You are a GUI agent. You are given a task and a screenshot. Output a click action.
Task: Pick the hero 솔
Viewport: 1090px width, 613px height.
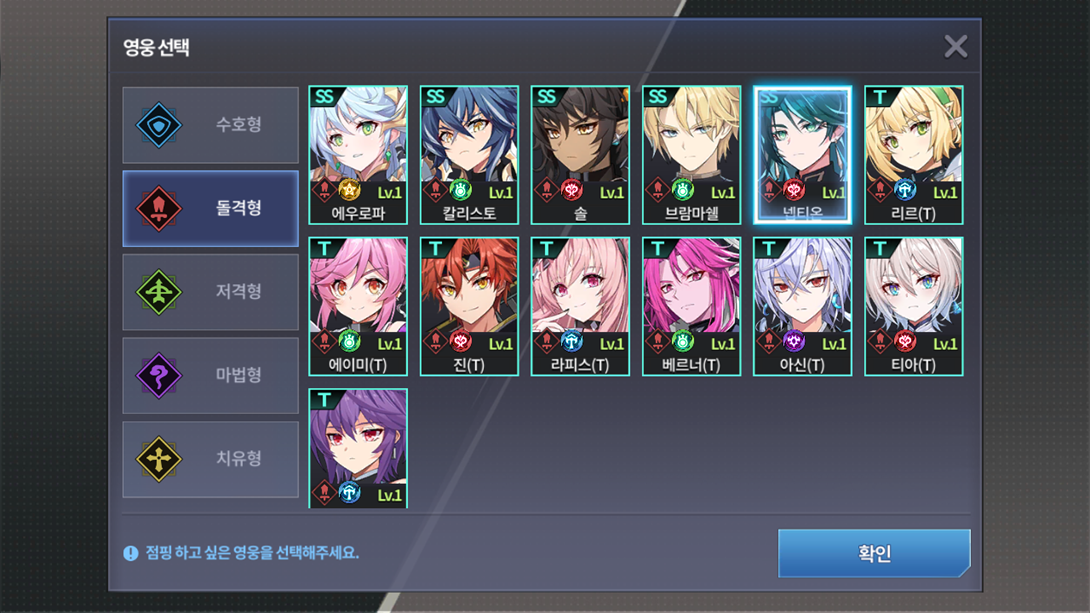(580, 154)
